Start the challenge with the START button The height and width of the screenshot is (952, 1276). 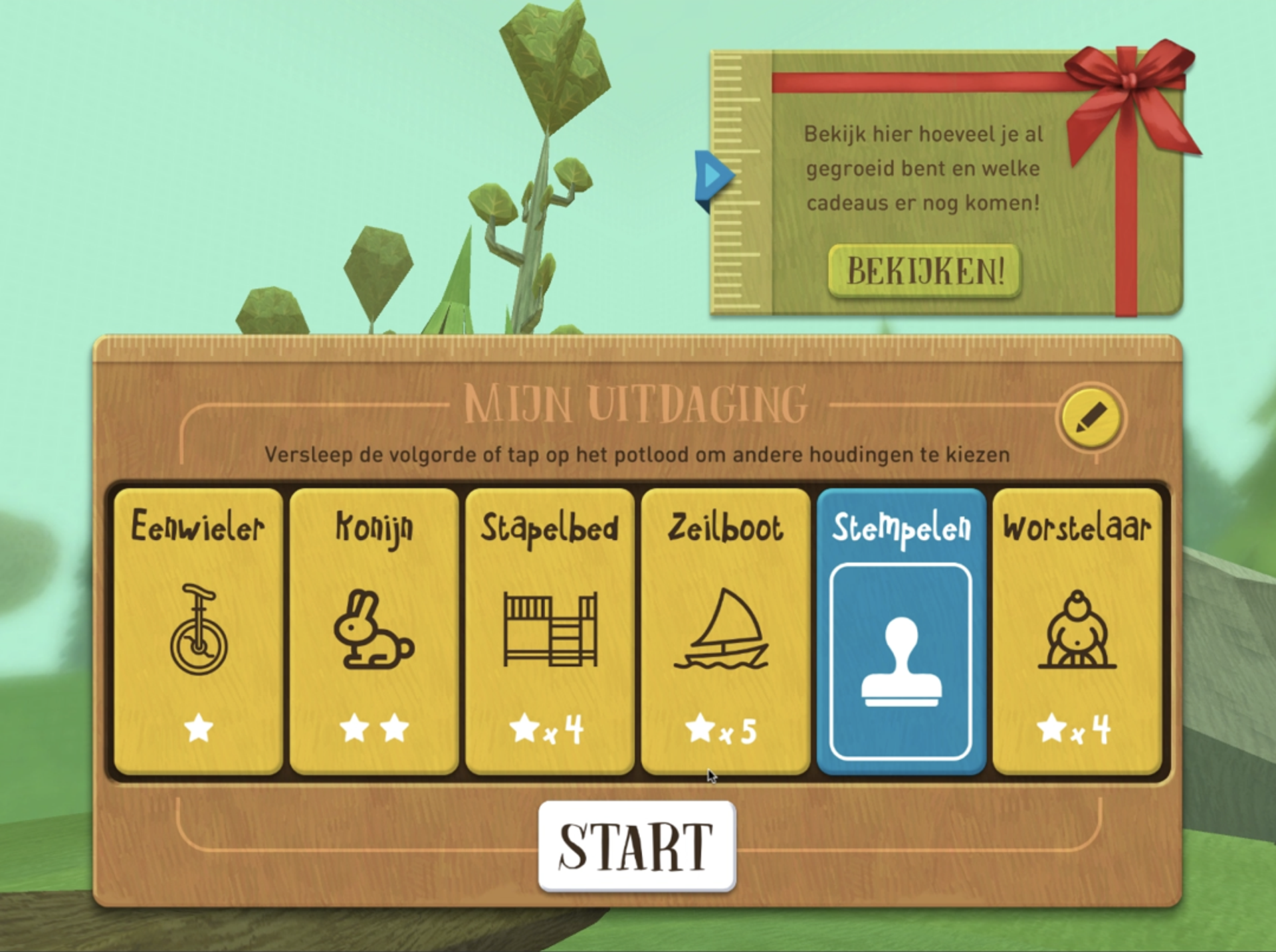[637, 846]
